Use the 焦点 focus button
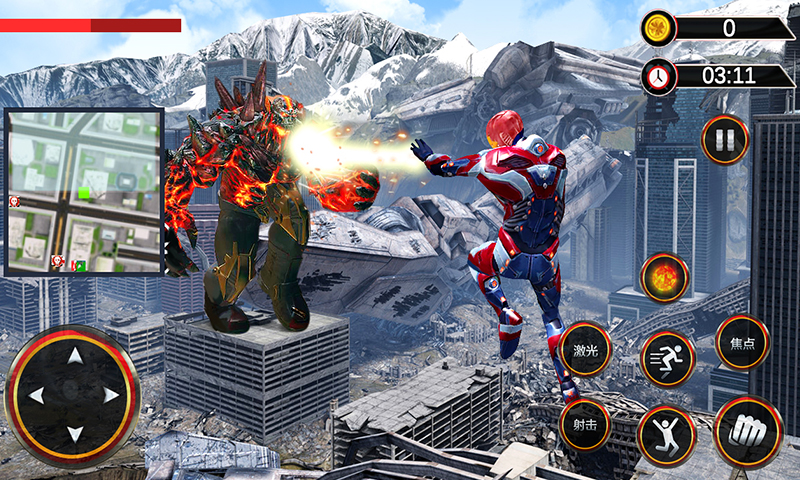The image size is (800, 480). tap(743, 343)
